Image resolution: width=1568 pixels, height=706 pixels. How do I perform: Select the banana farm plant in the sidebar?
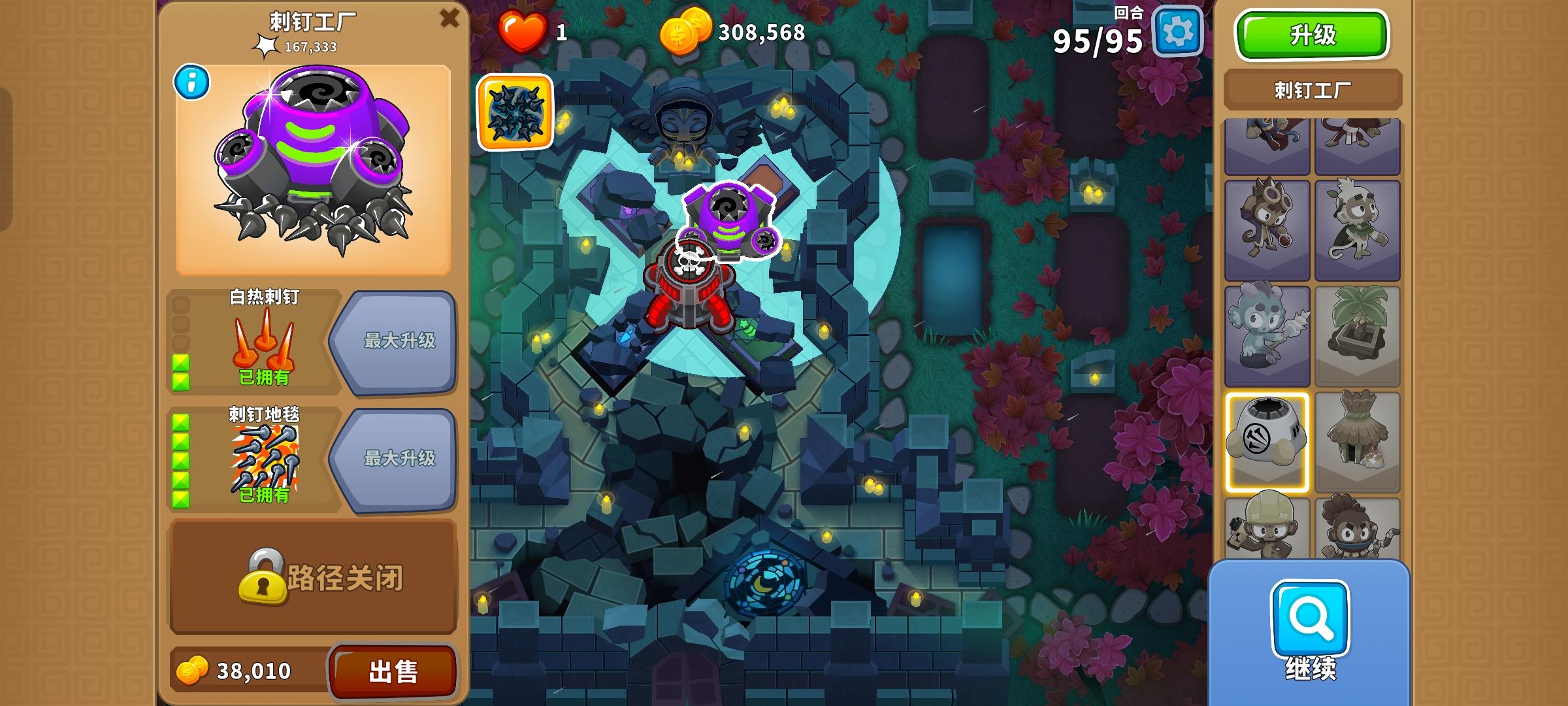point(1358,325)
